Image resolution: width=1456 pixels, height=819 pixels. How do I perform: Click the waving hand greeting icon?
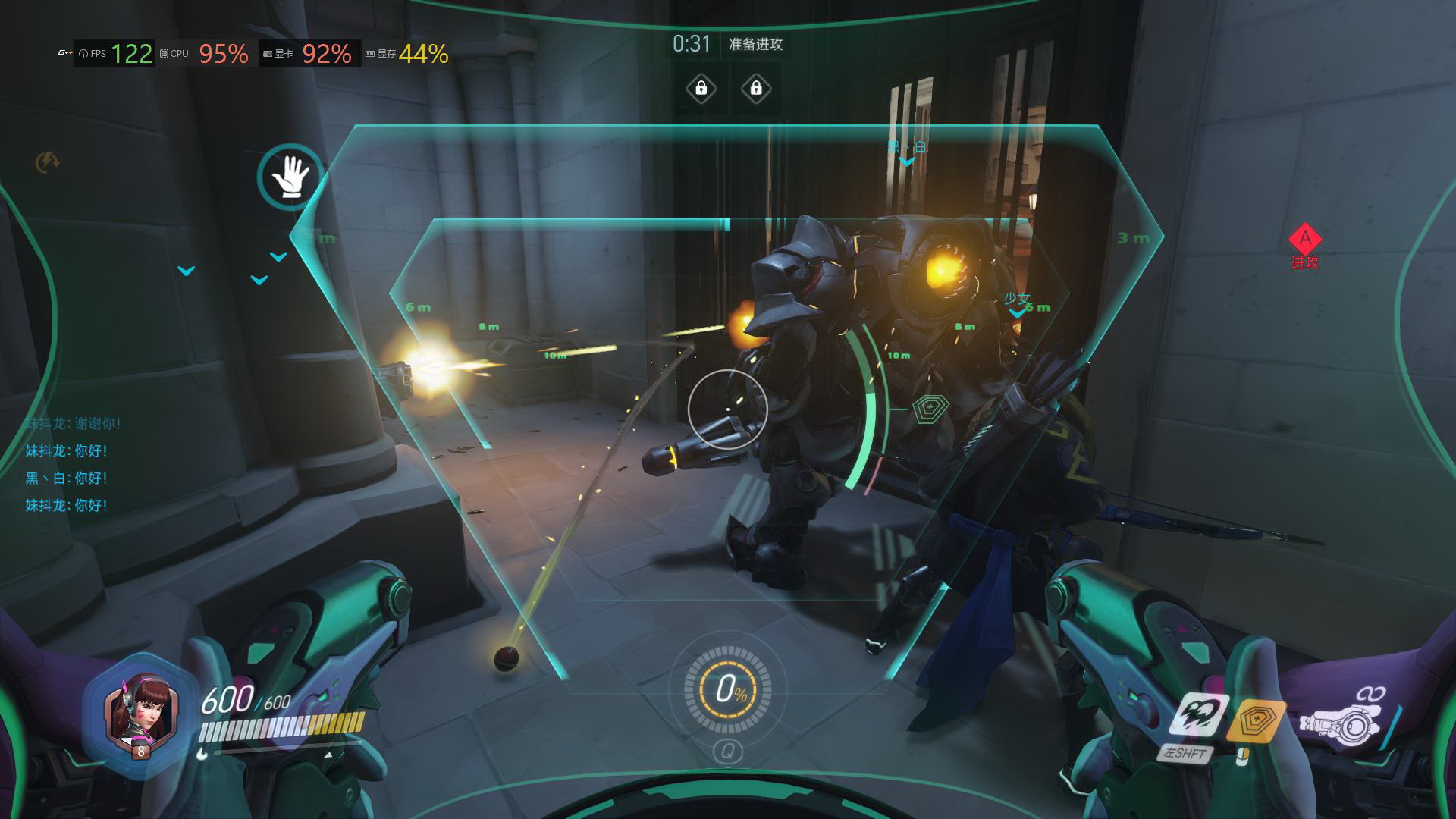coord(290,178)
